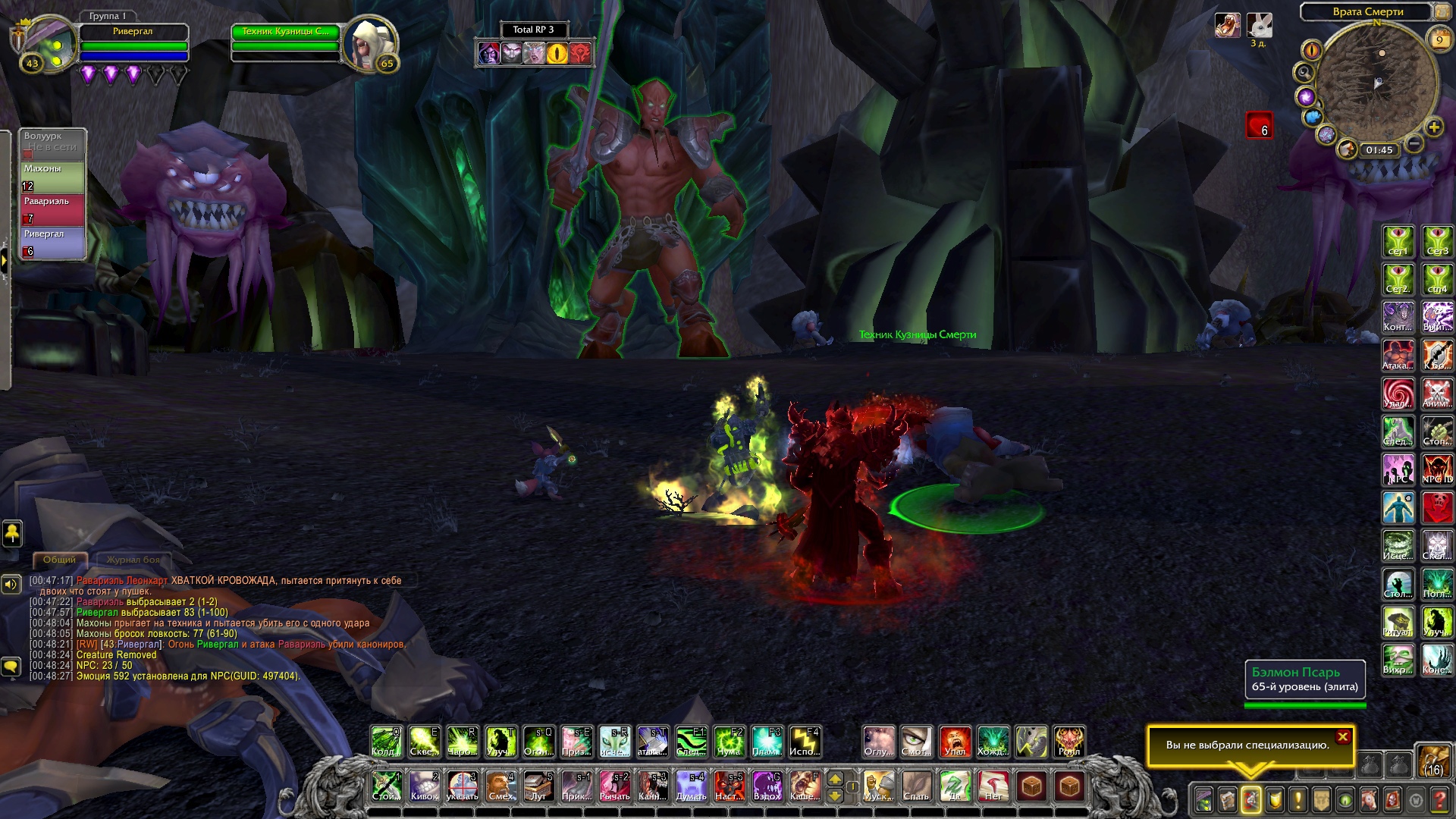Screen dimensions: 1456x819
Task: Open the quest log exclamation icon
Action: click(1298, 799)
